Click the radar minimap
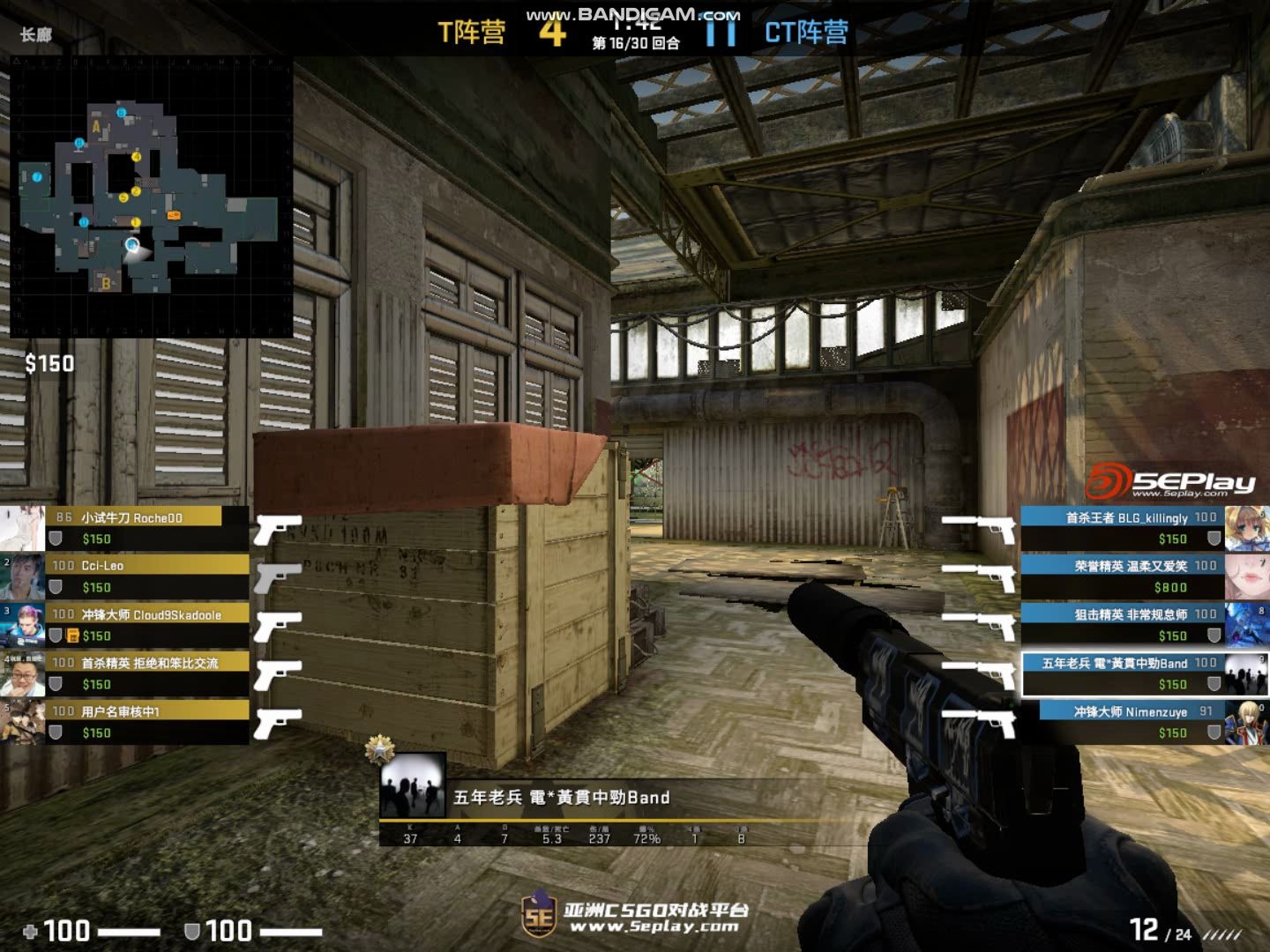 [x=151, y=197]
